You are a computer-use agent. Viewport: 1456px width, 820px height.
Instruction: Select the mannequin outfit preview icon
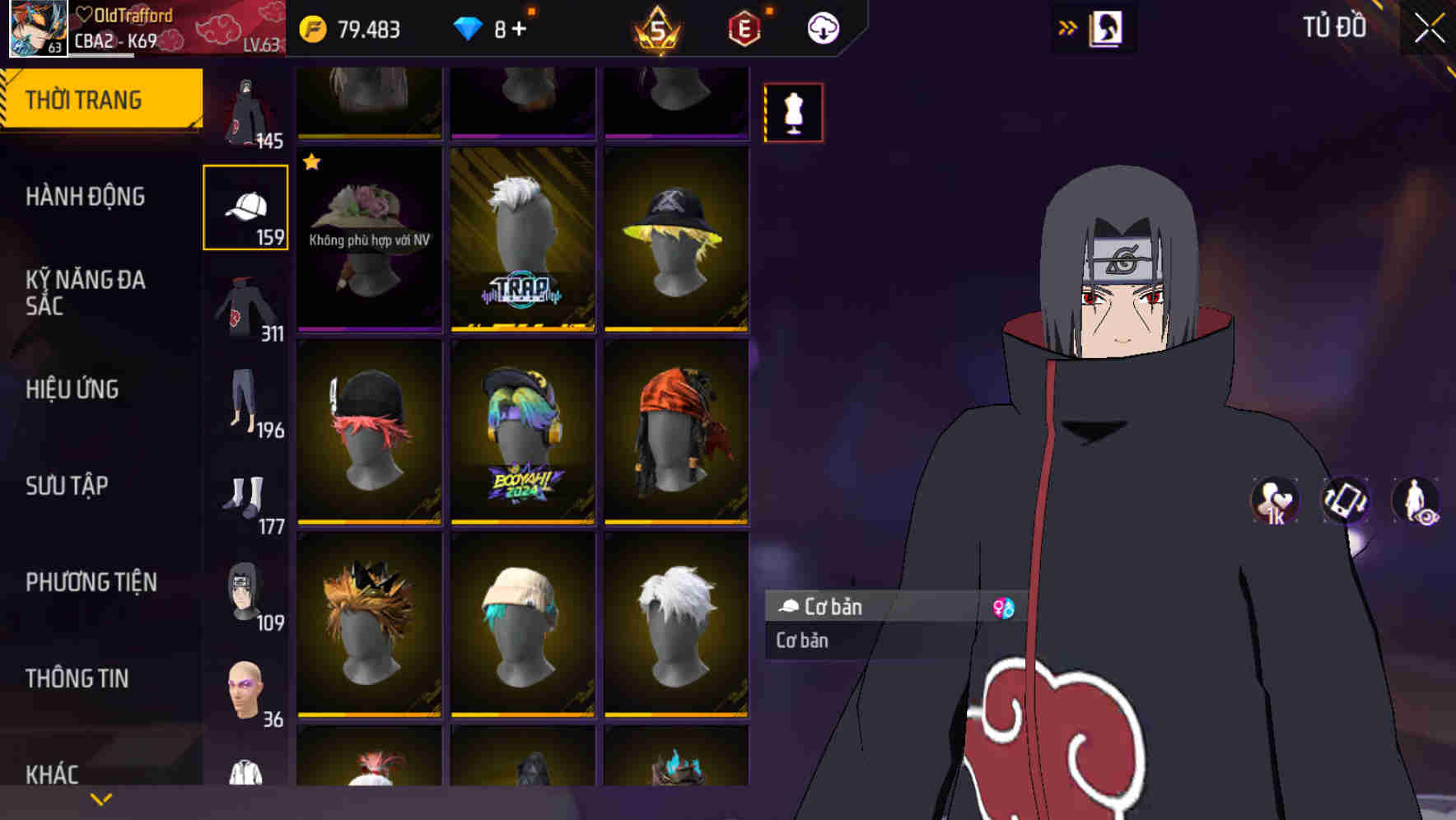tap(793, 112)
